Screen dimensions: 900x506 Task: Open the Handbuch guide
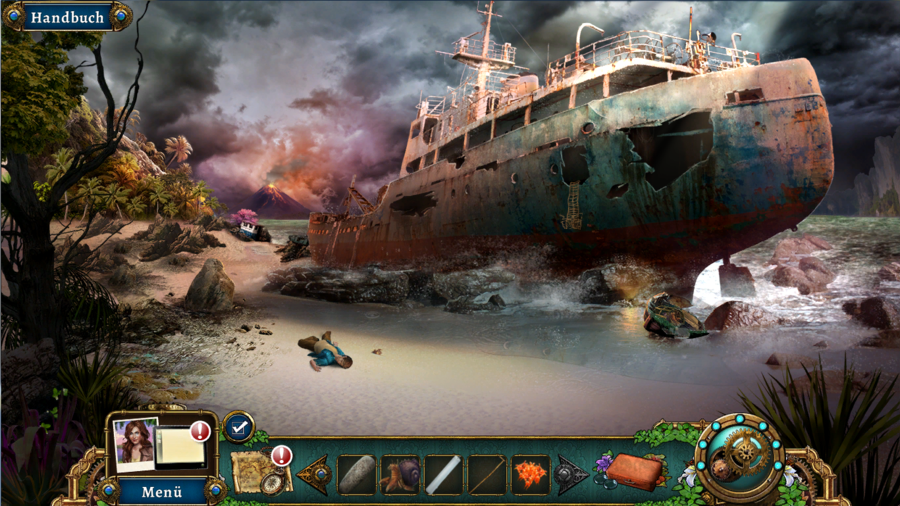click(x=66, y=17)
